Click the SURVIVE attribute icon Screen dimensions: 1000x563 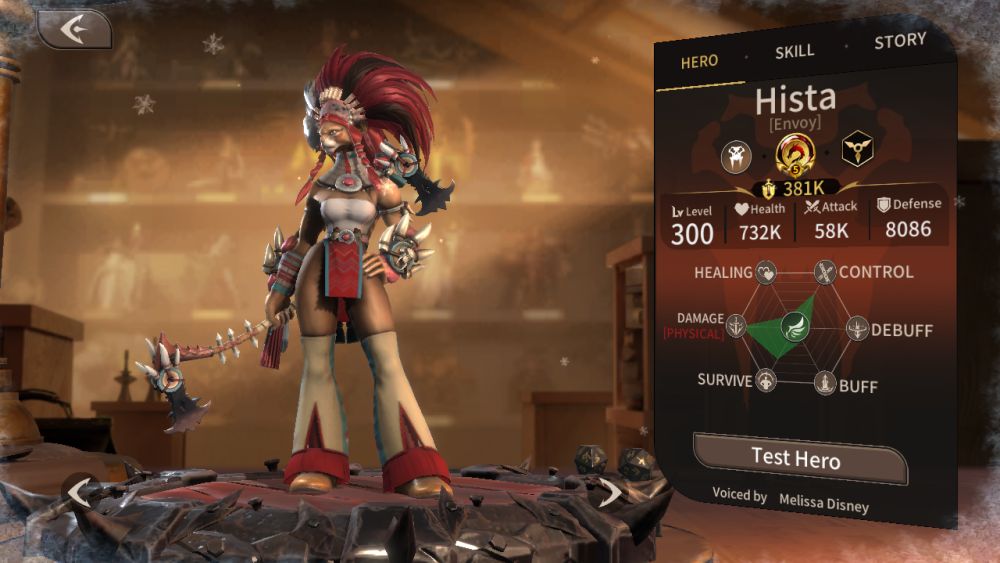tap(766, 381)
